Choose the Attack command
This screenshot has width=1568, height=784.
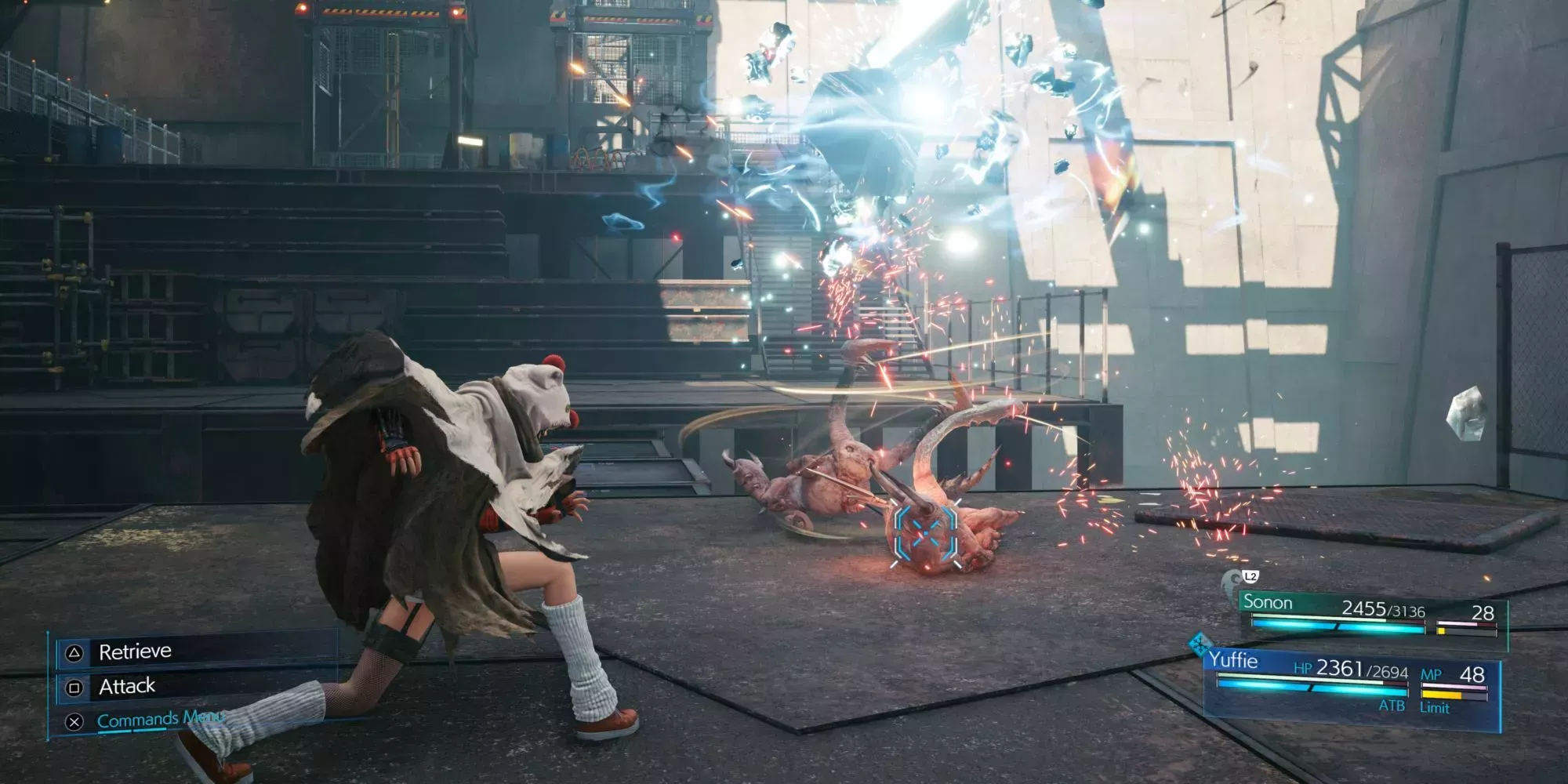coord(127,687)
